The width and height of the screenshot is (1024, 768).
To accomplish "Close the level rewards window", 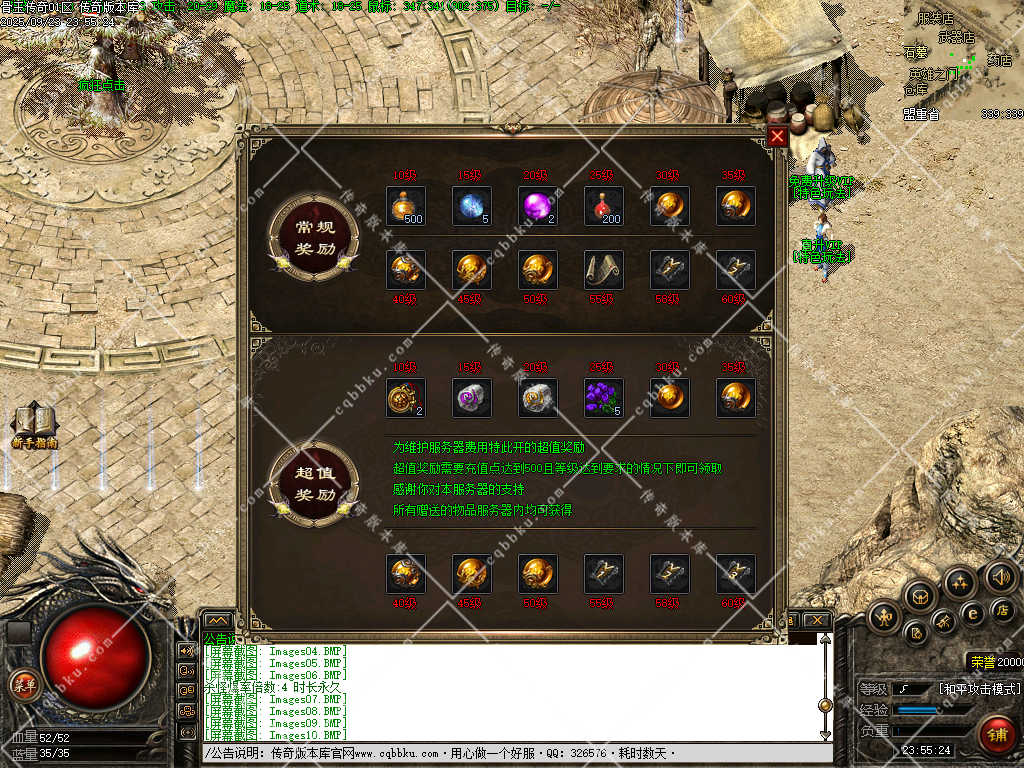I will (777, 137).
